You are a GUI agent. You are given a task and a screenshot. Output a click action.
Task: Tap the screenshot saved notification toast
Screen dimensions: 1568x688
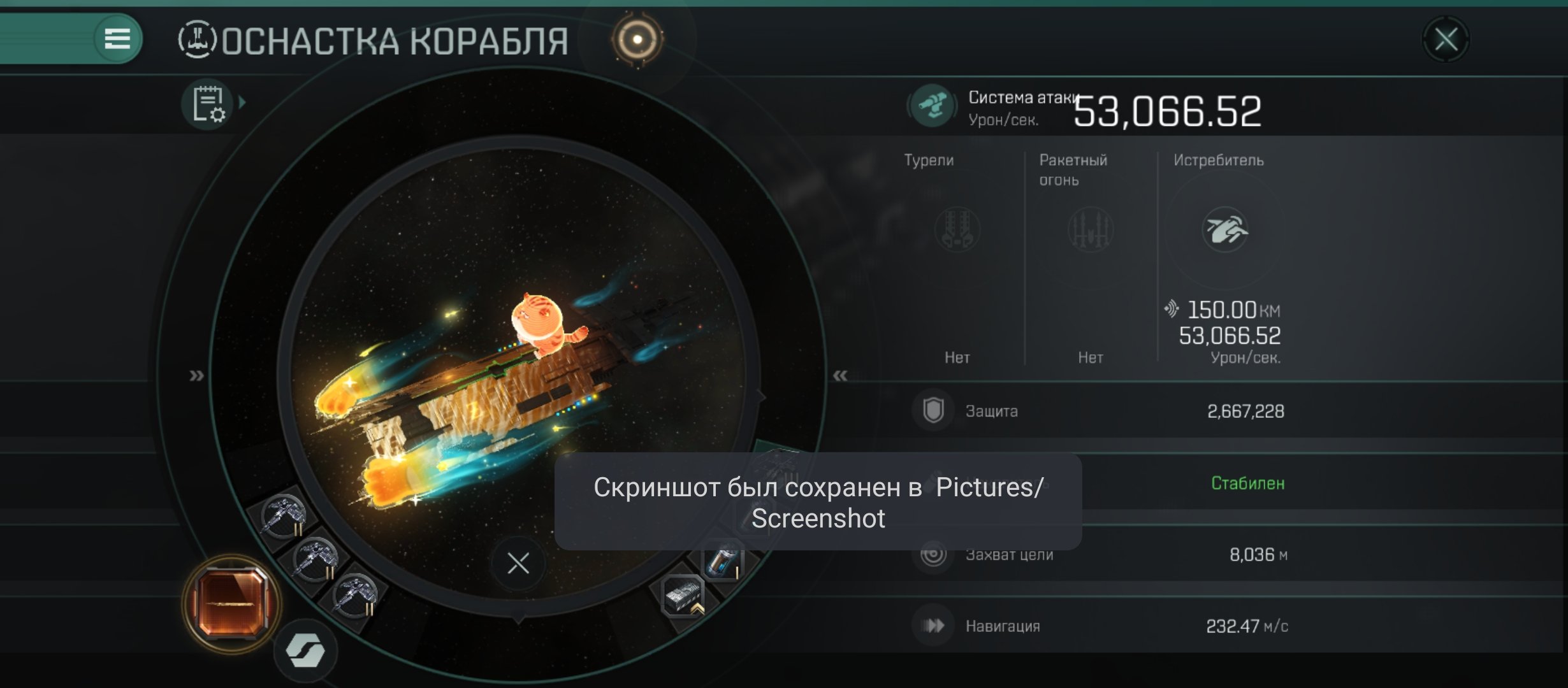818,502
